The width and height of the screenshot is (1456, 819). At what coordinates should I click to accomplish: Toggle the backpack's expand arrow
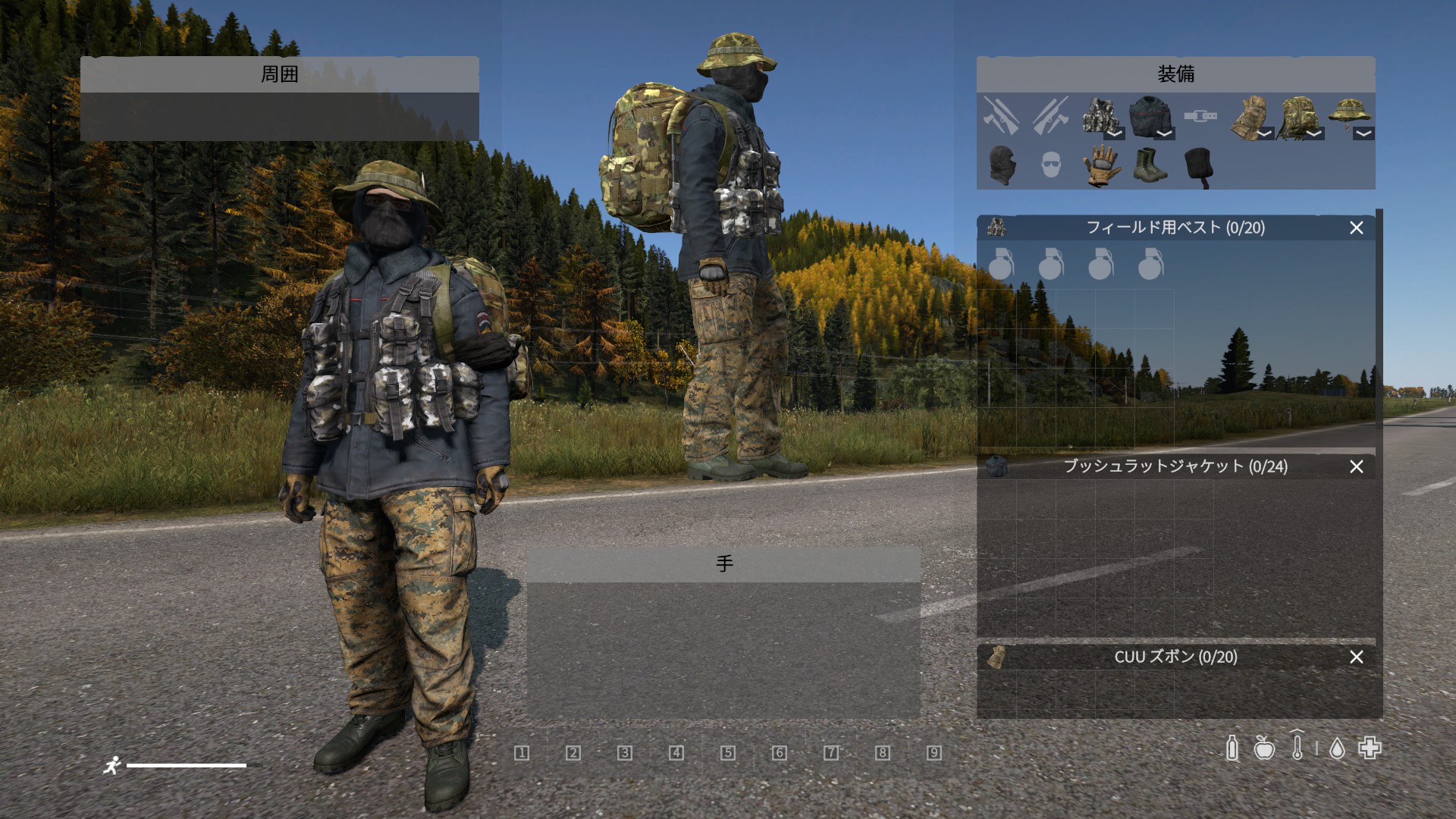(1314, 133)
